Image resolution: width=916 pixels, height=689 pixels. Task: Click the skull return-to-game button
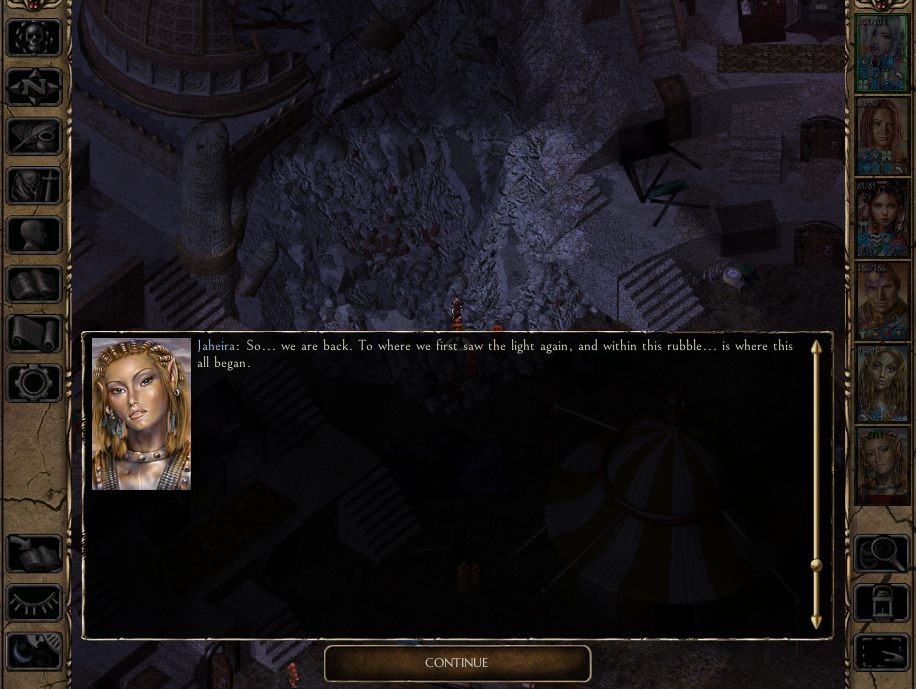pos(35,38)
